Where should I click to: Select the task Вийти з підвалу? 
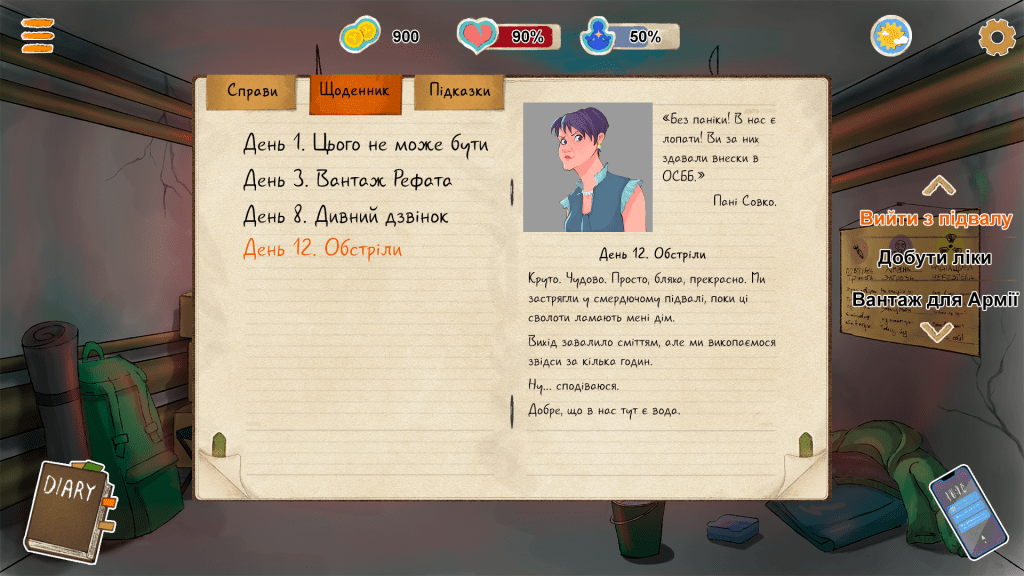pos(935,219)
